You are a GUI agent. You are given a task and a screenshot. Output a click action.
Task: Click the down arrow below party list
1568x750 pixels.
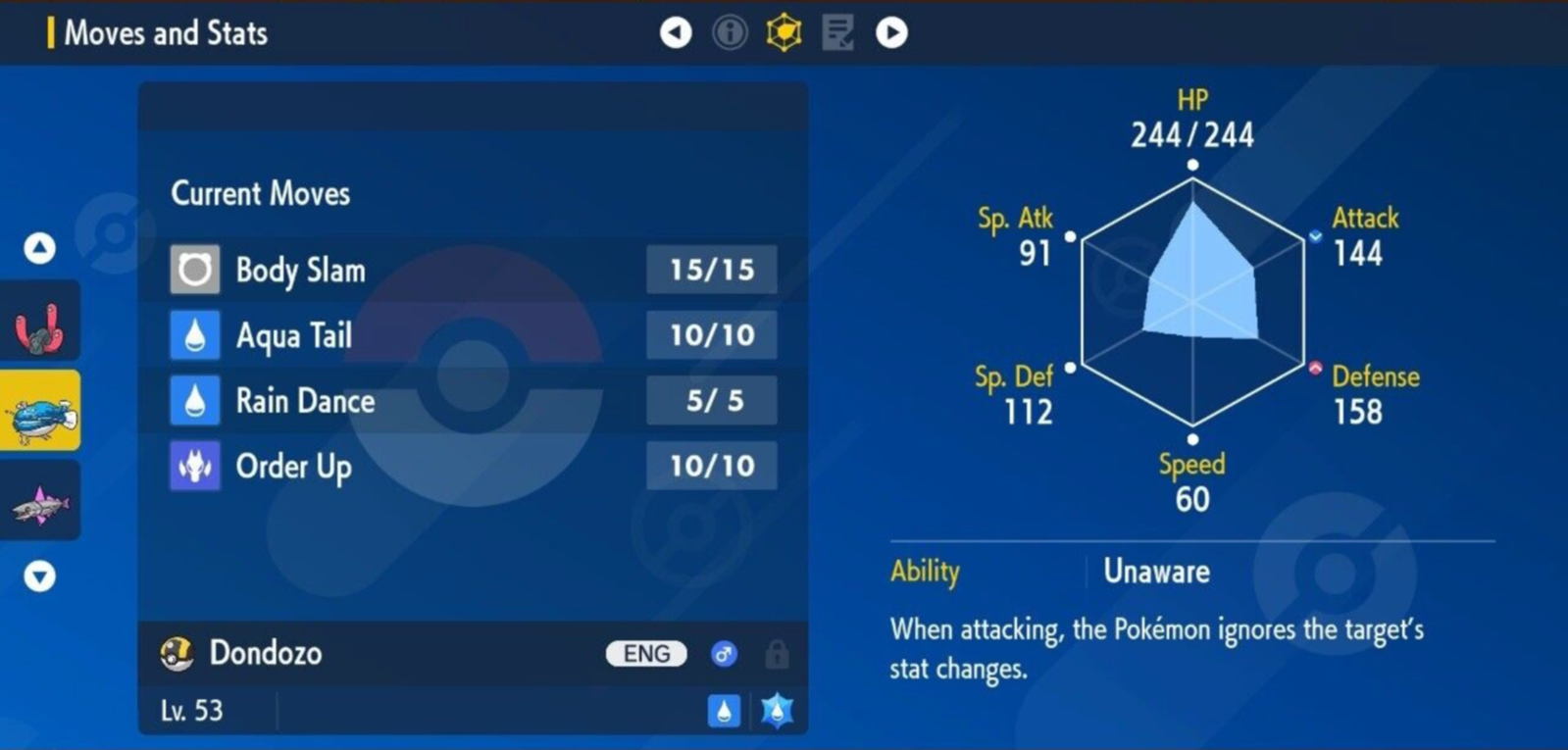tap(39, 575)
